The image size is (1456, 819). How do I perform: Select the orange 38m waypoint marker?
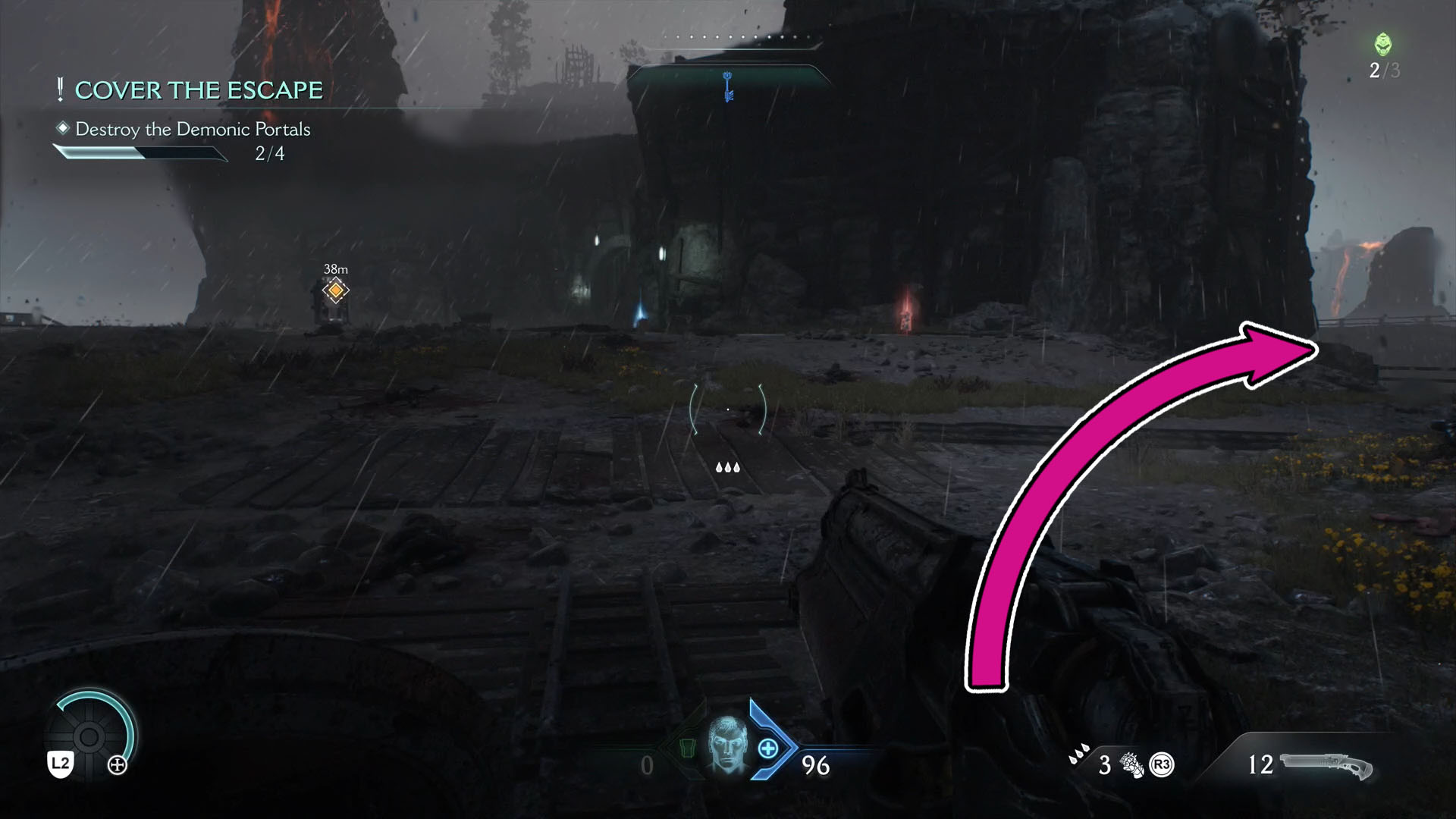(336, 289)
